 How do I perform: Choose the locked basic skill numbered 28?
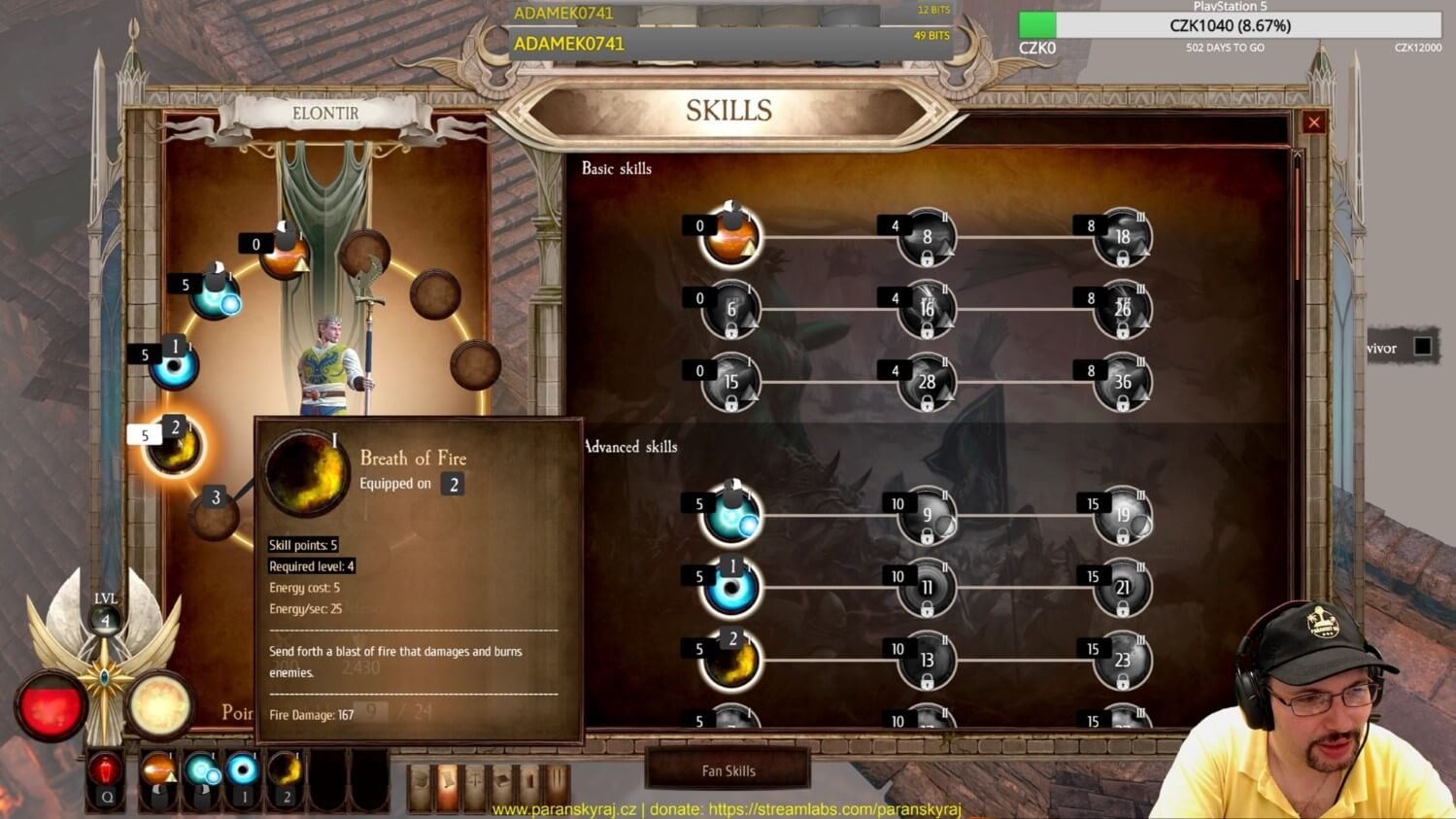coord(927,383)
